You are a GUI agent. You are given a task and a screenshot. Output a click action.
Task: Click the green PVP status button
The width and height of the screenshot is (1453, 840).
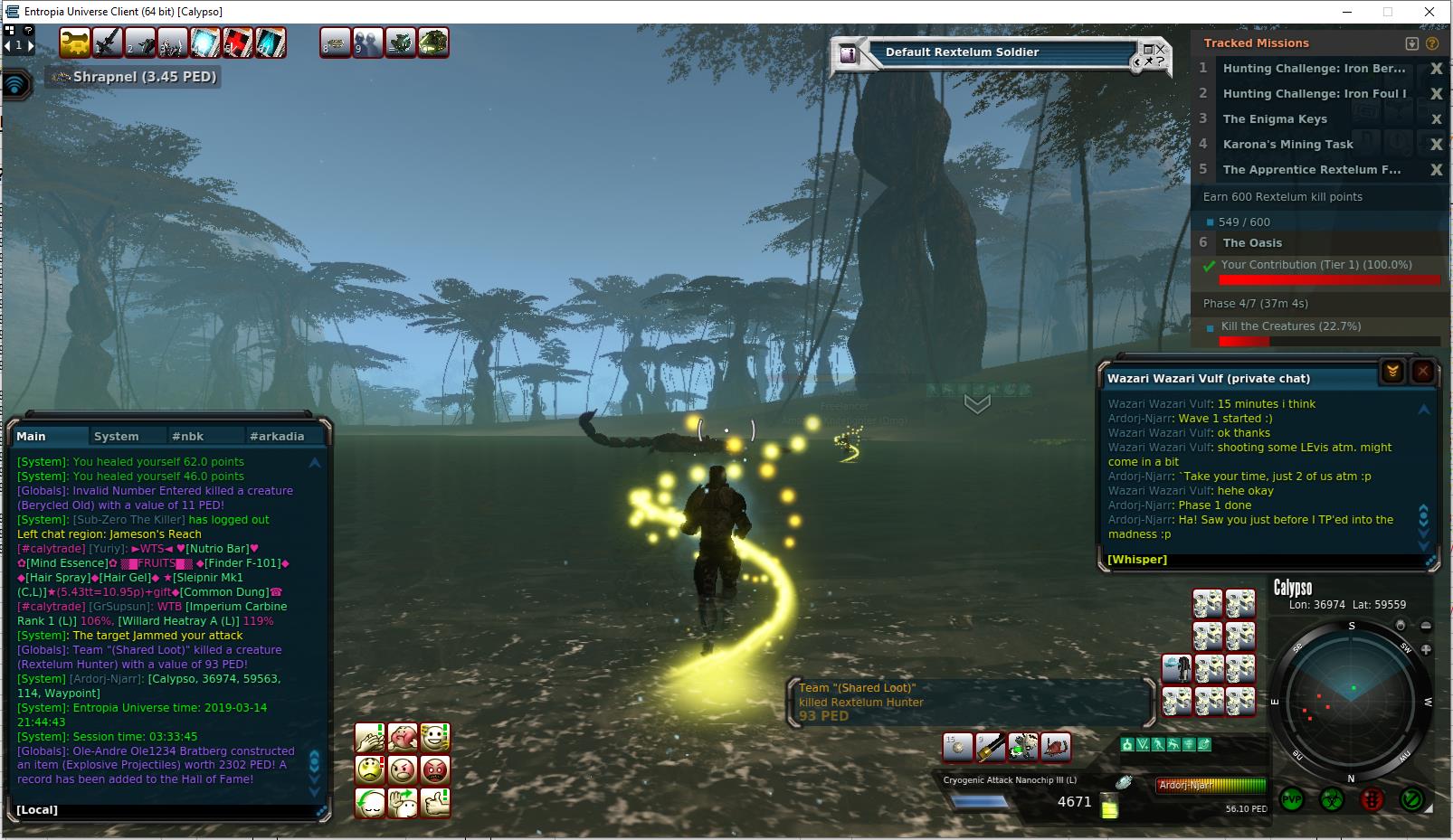[x=1291, y=799]
